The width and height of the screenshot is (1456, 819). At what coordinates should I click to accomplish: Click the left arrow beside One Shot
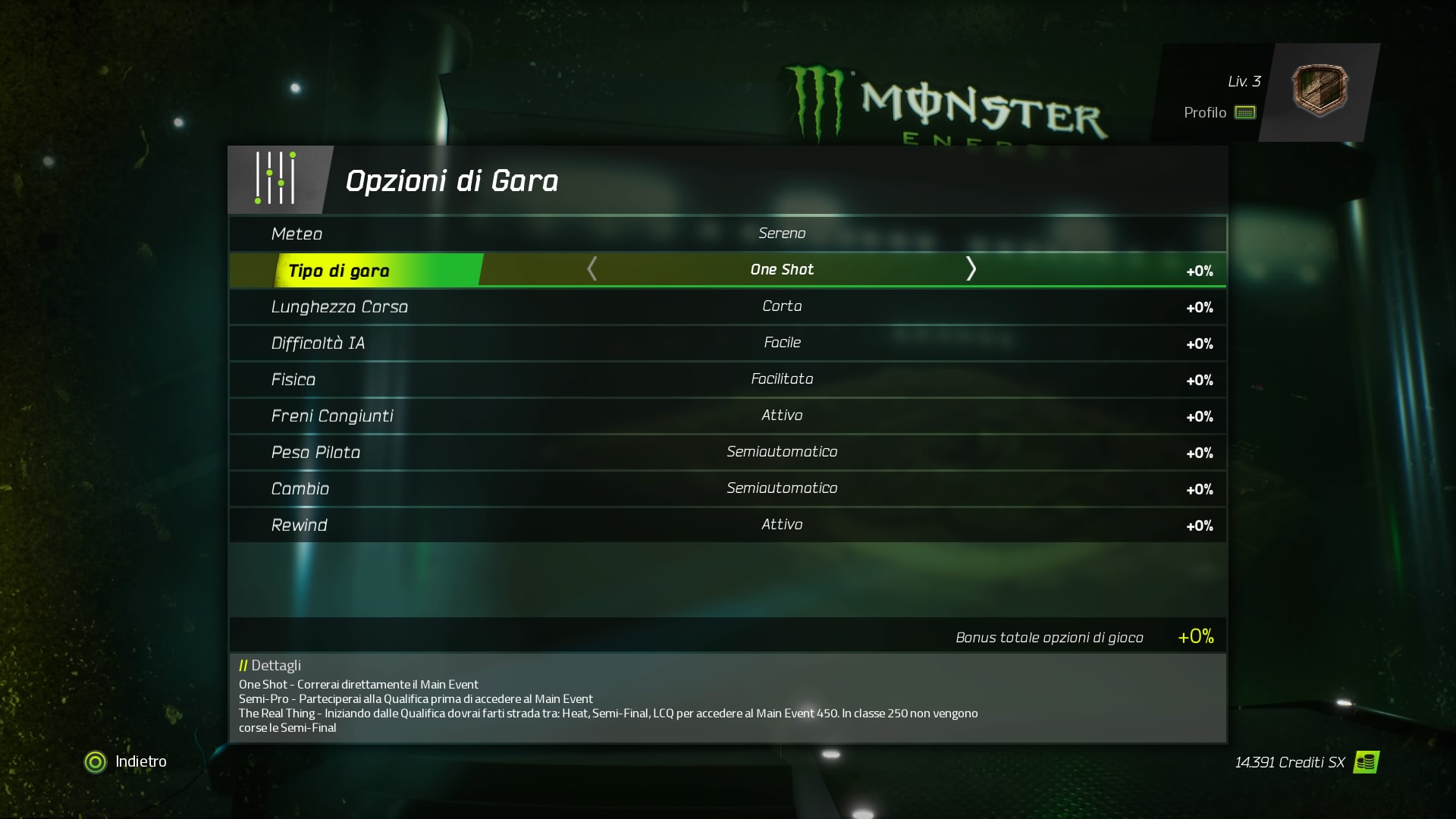592,269
